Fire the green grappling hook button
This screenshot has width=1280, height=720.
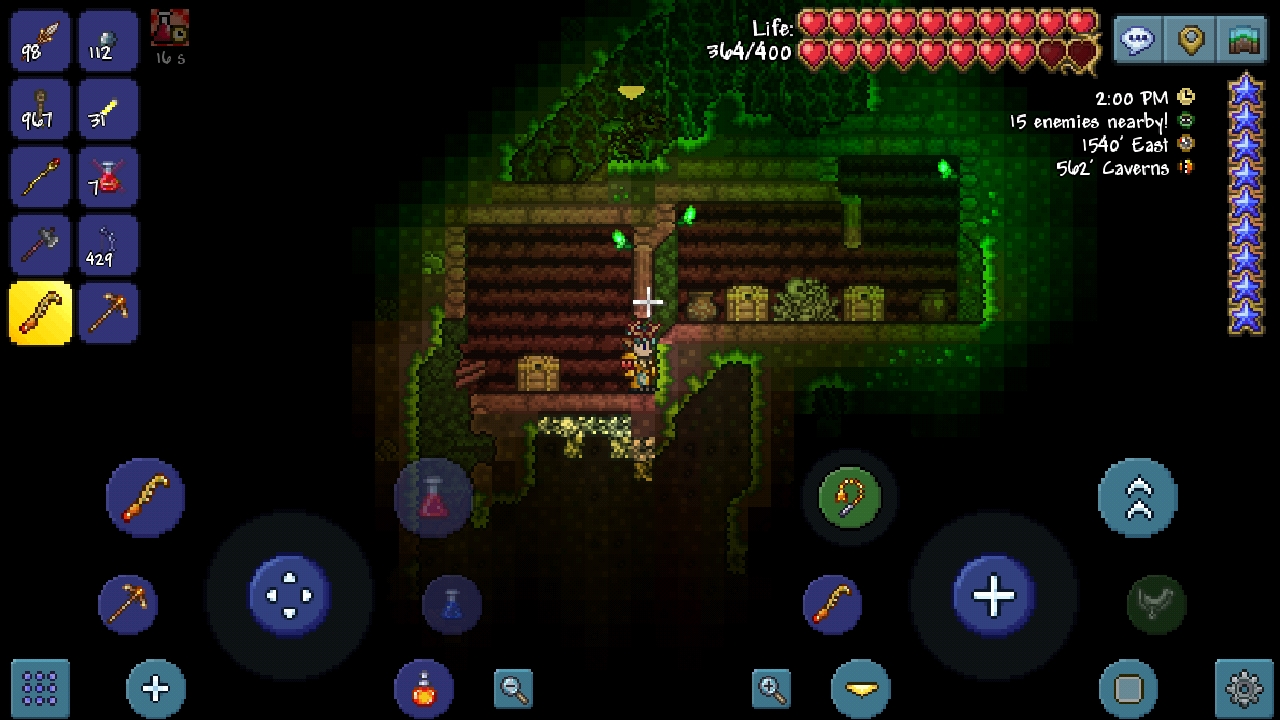849,497
